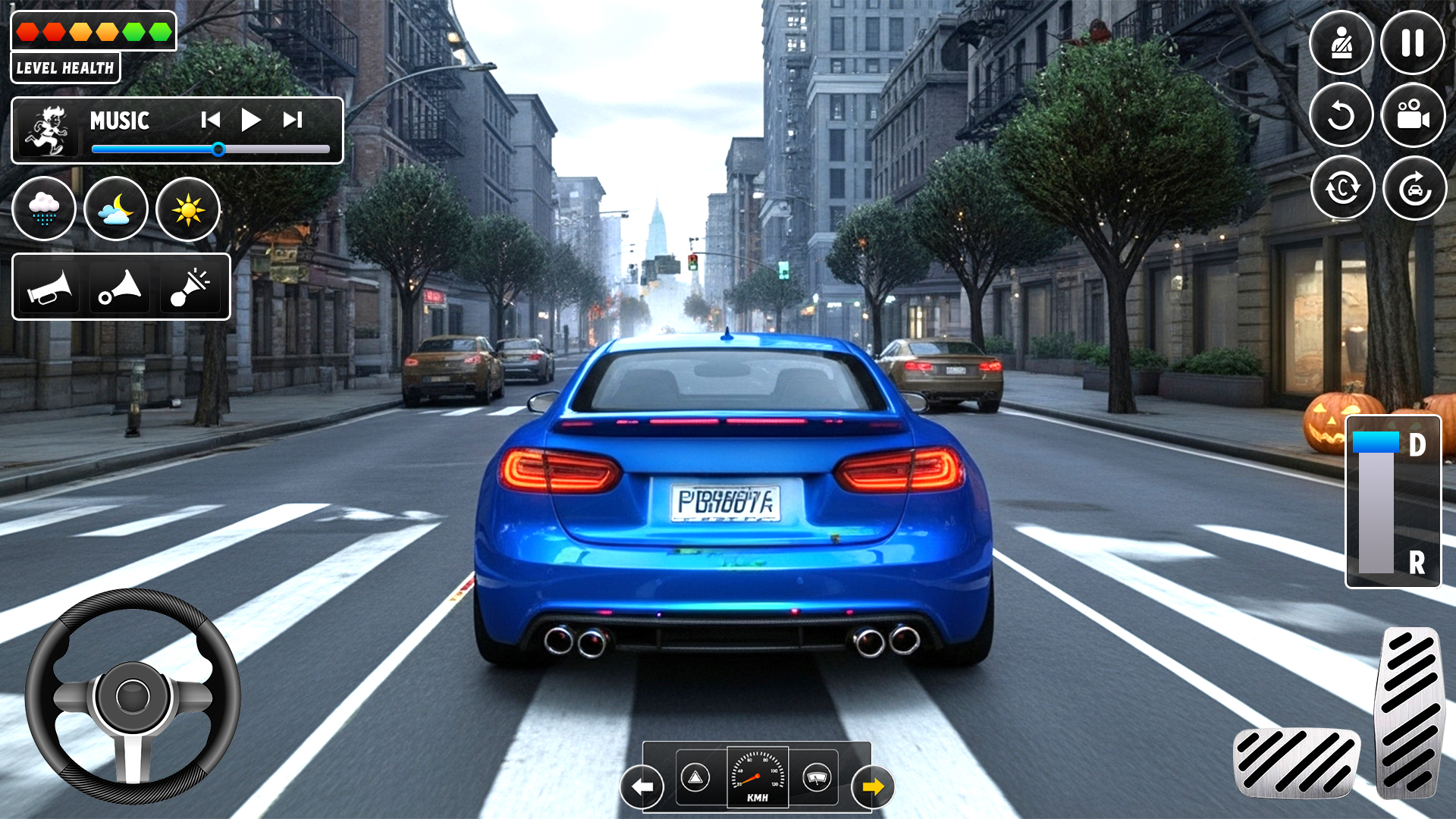
Task: Choose sunny weather with the sun icon
Action: [x=188, y=209]
